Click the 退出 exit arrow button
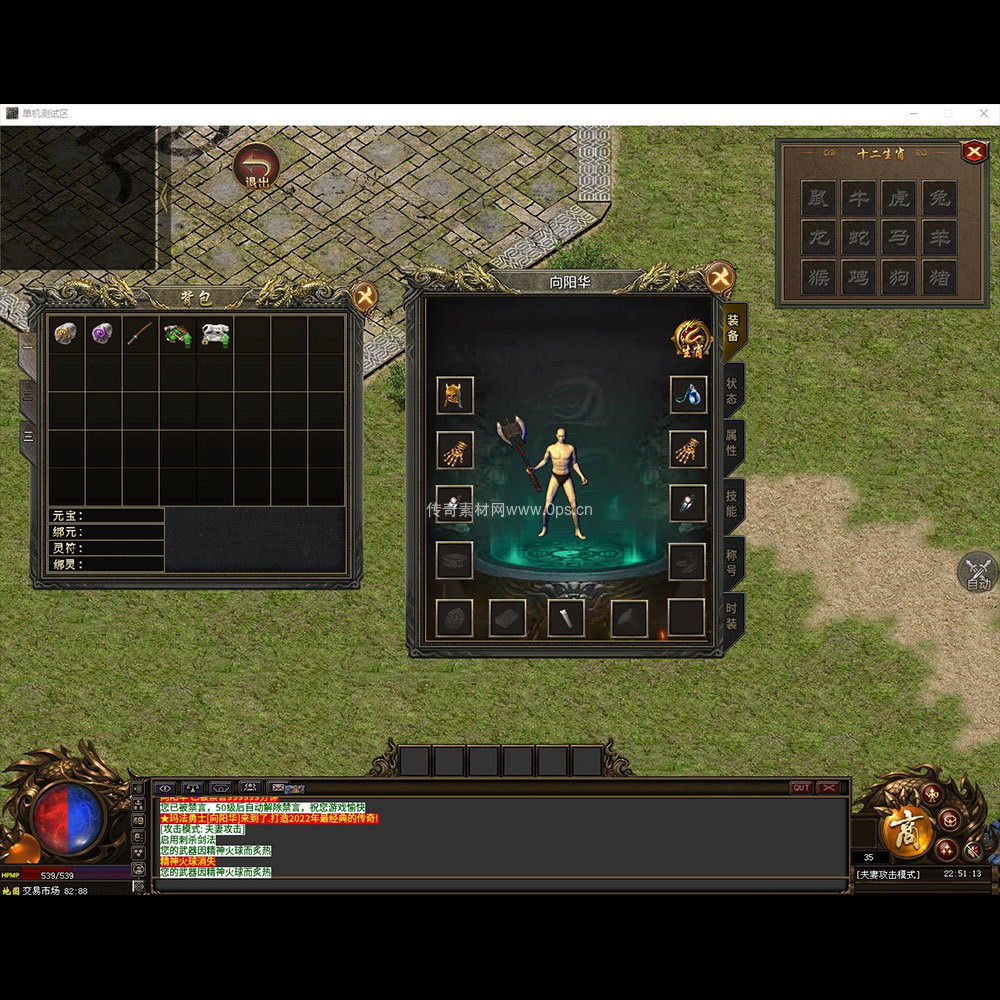Image resolution: width=1000 pixels, height=1000 pixels. coord(256,167)
